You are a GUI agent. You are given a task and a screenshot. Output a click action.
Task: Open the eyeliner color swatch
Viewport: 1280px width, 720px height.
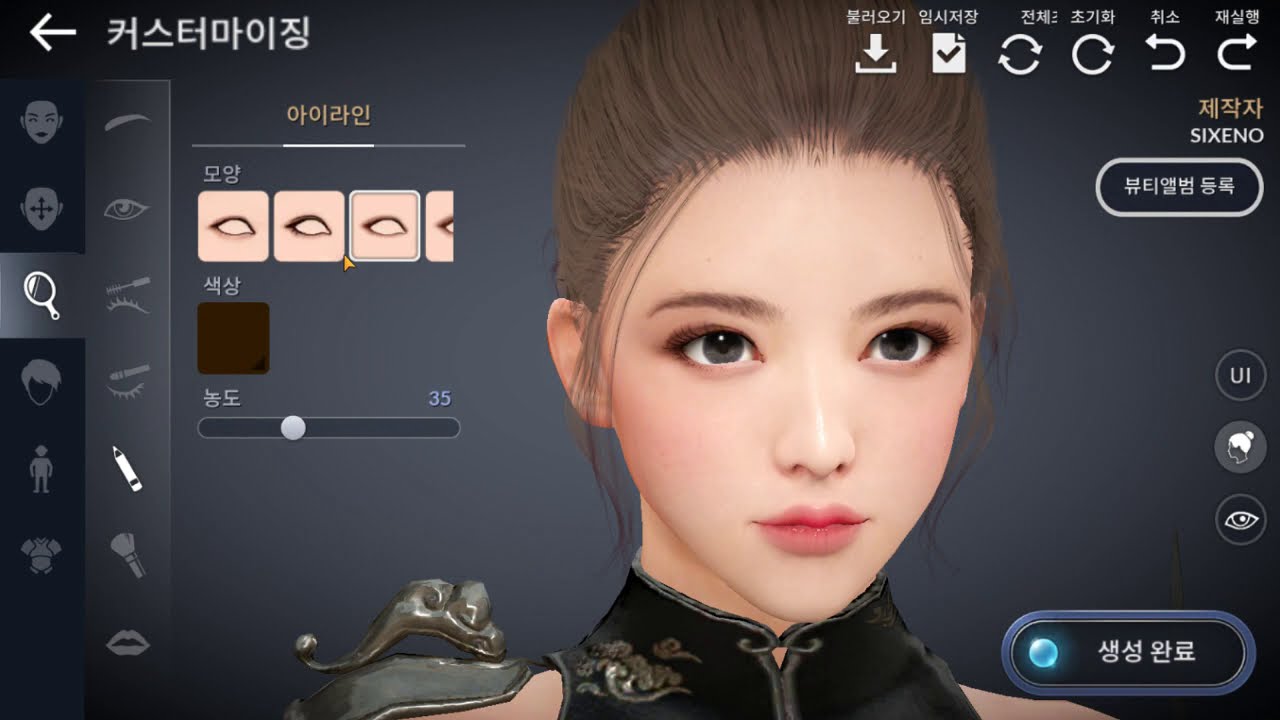pyautogui.click(x=233, y=336)
